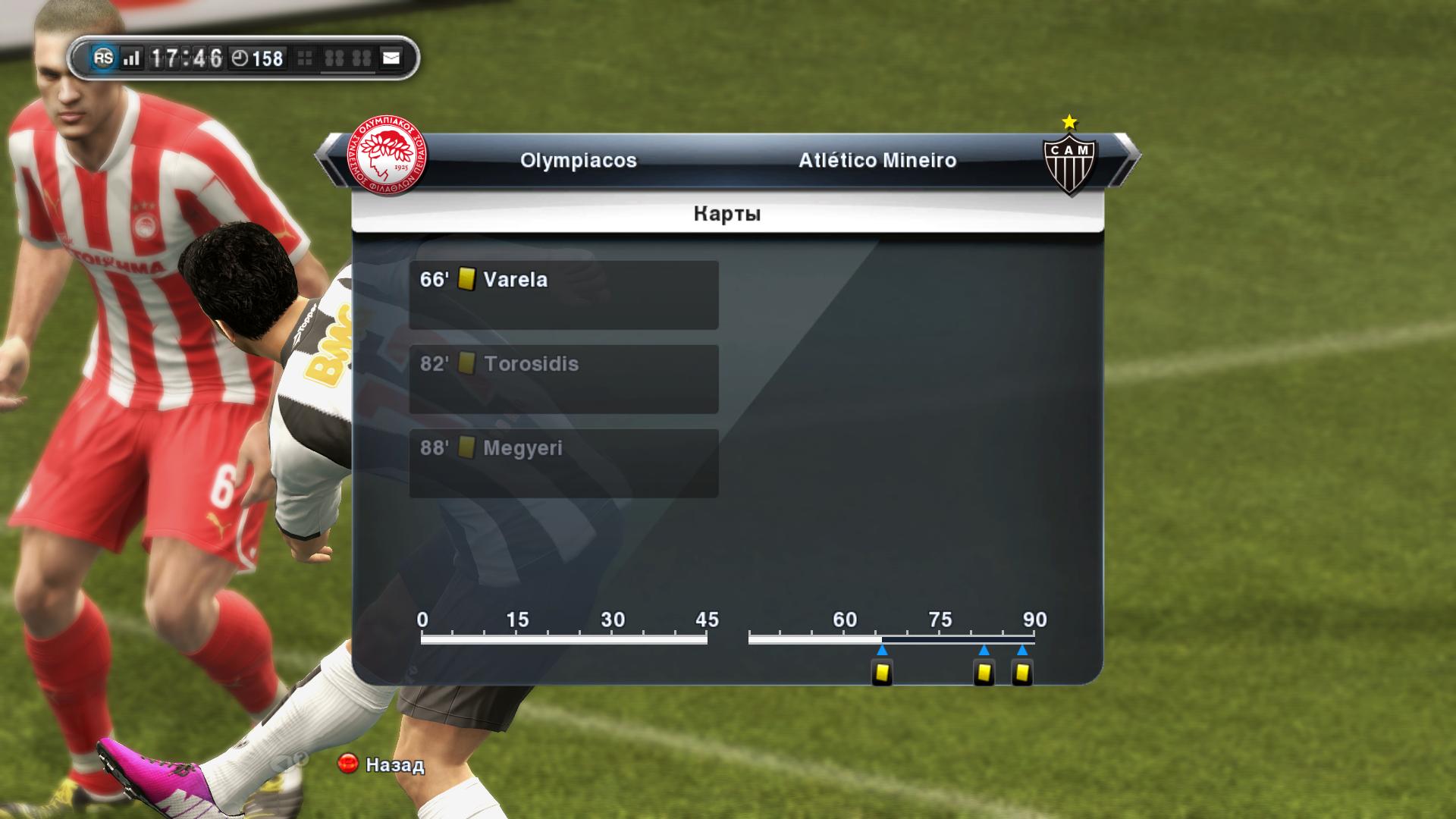This screenshot has width=1456, height=819.
Task: Go back with the Назад button
Action: click(381, 764)
